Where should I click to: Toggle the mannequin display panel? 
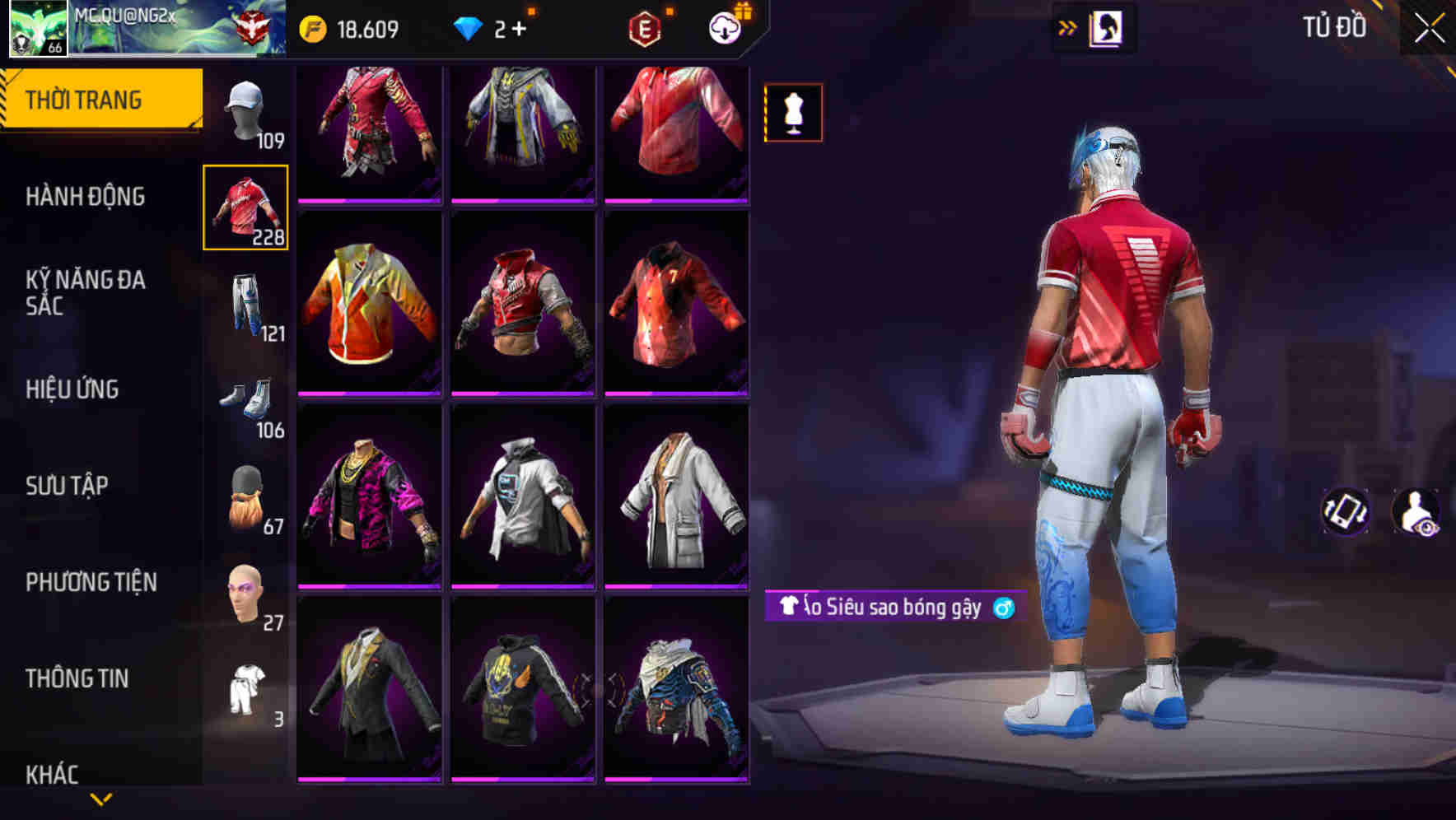coord(792,113)
